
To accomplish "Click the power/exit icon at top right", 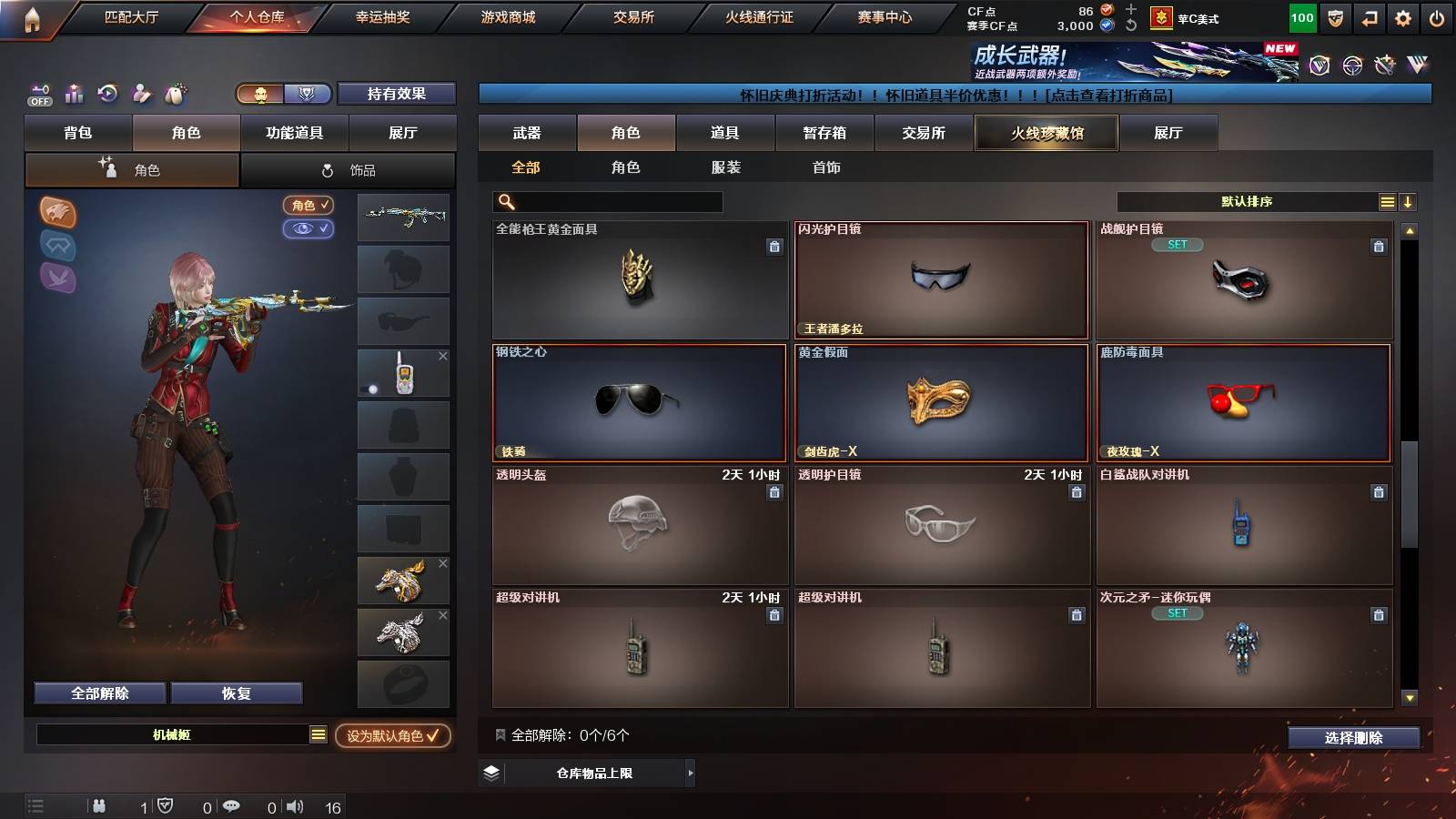I will click(x=1439, y=16).
